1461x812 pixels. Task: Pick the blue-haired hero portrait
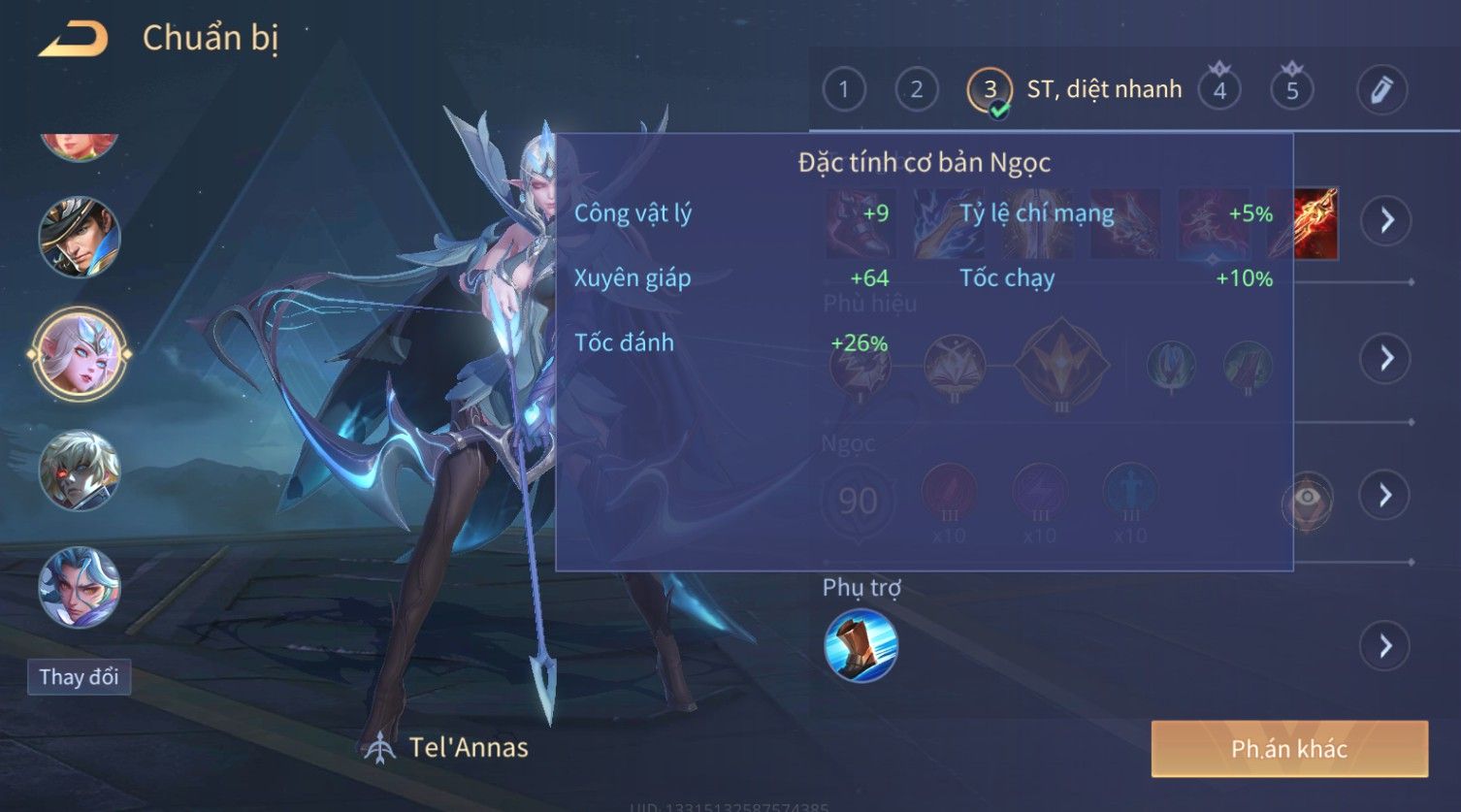tap(80, 587)
